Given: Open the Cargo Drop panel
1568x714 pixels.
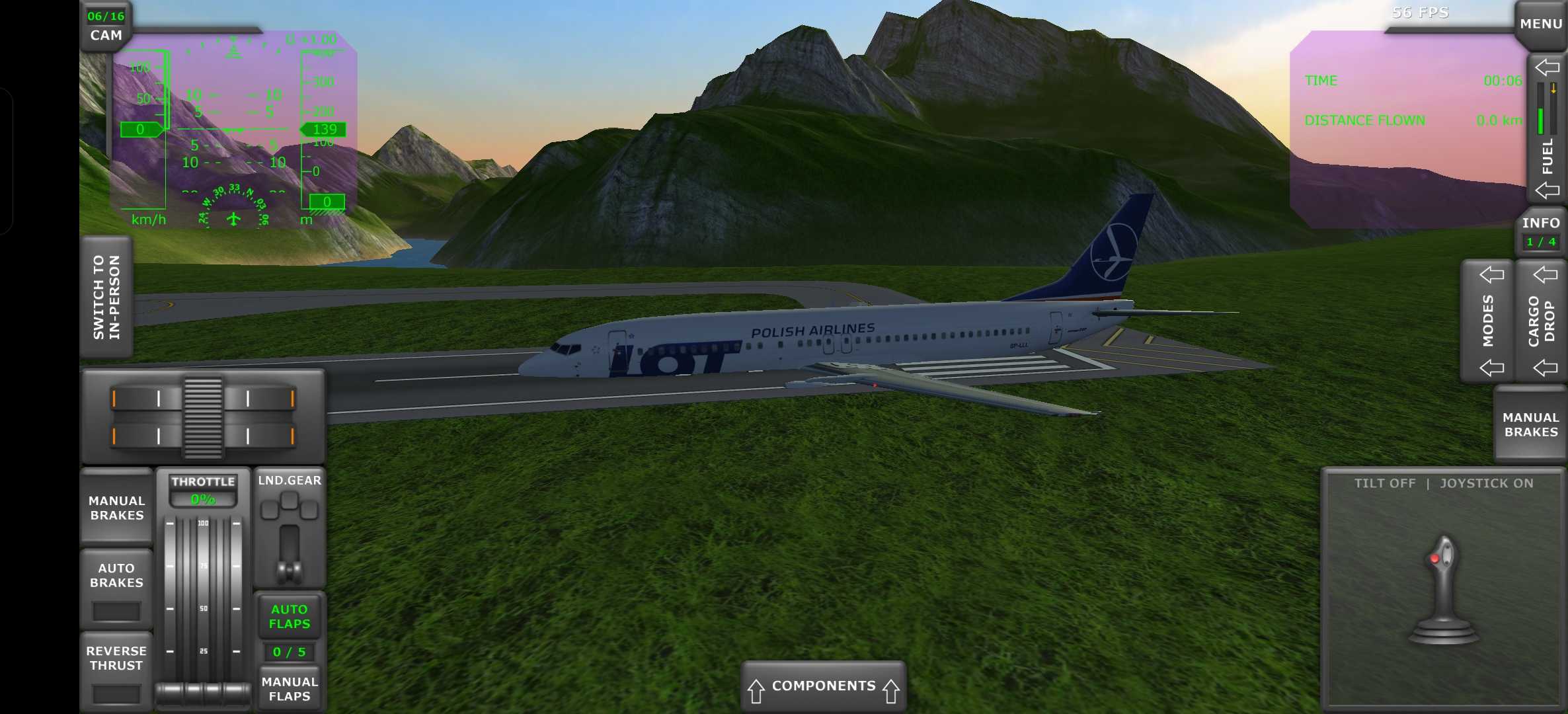Looking at the screenshot, I should pos(1541,321).
